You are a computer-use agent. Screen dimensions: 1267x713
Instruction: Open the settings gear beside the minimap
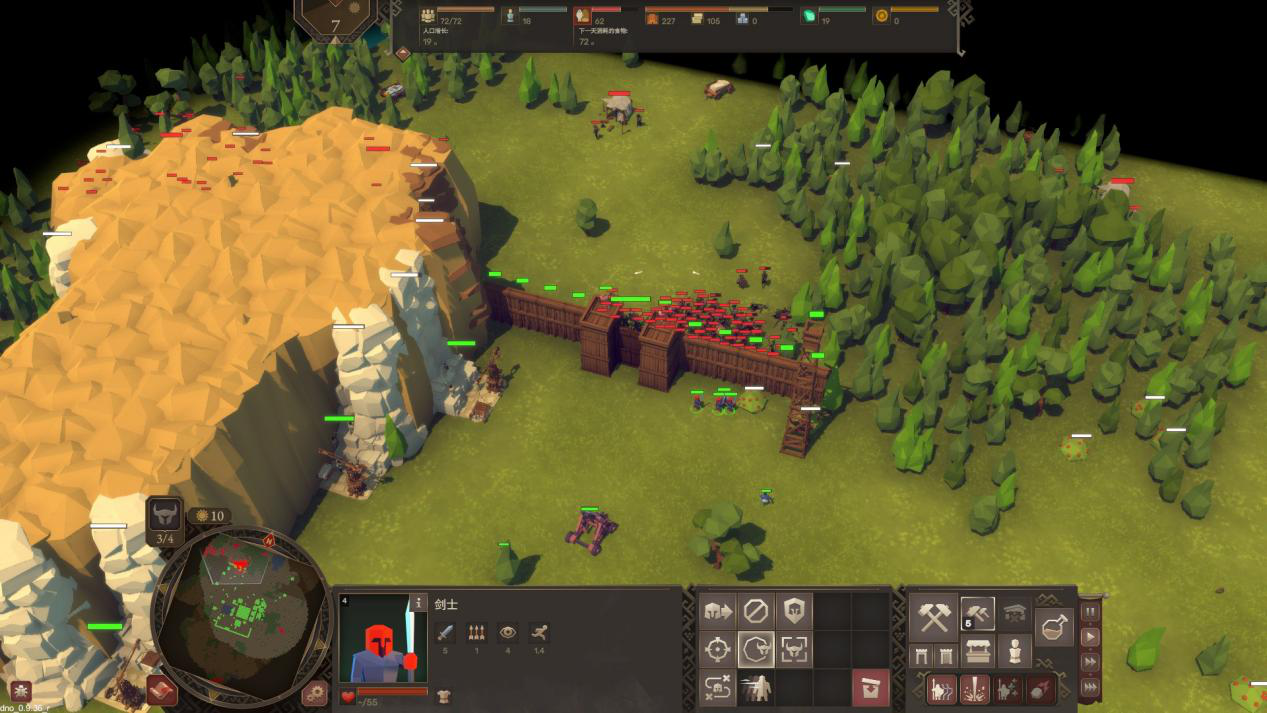315,692
